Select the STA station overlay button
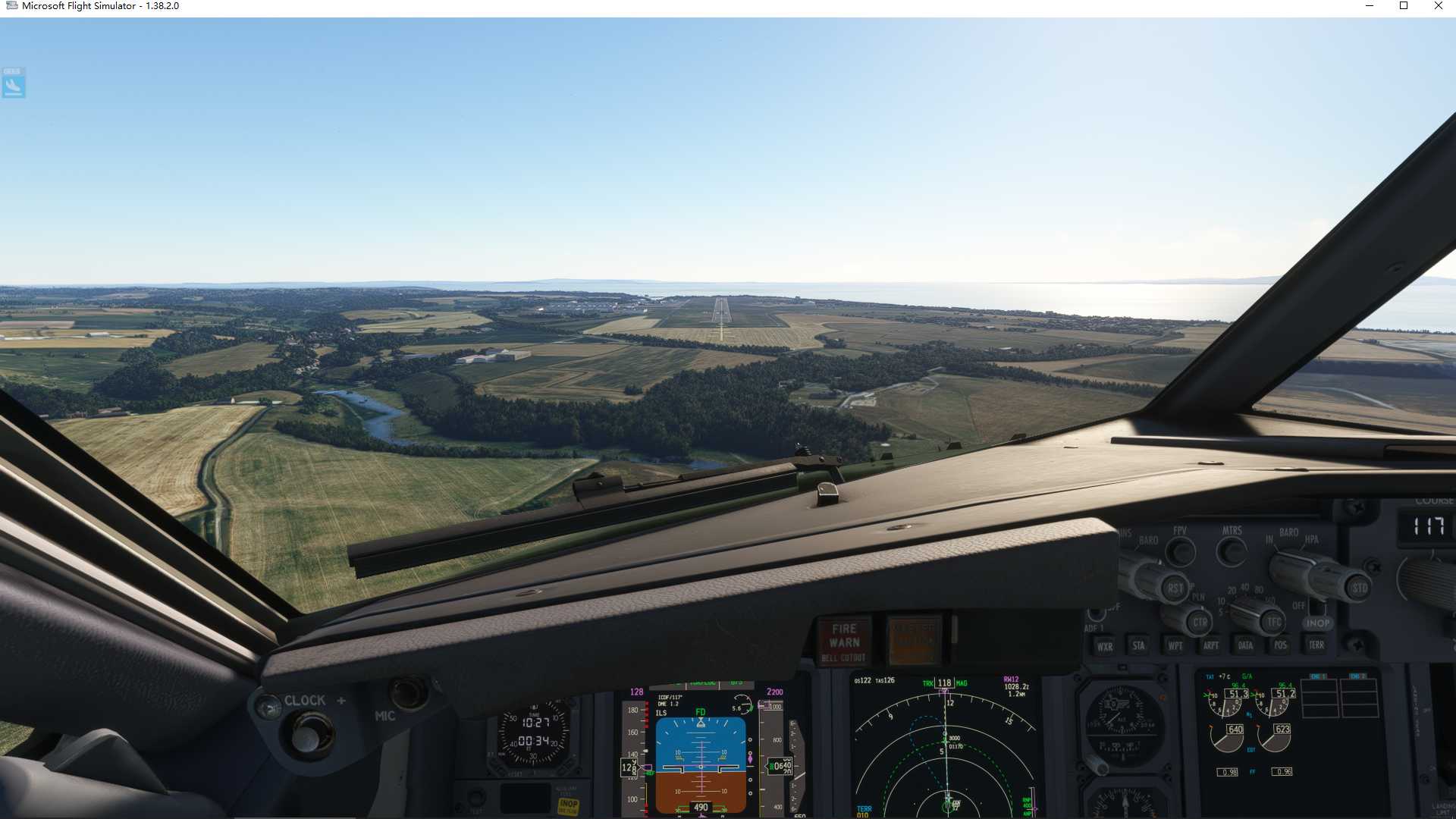The width and height of the screenshot is (1456, 819). click(1140, 647)
